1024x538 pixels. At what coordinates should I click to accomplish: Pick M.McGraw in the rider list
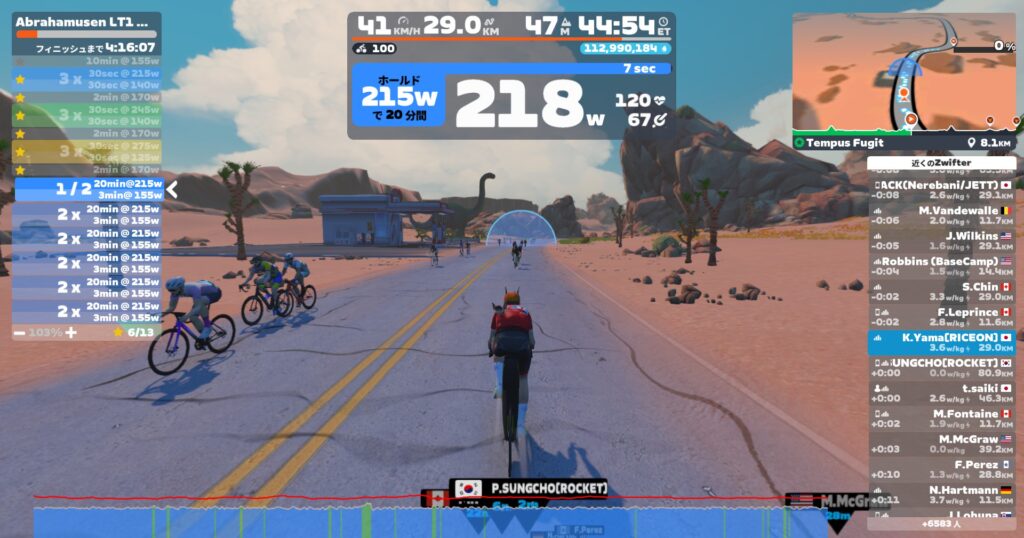click(x=941, y=445)
